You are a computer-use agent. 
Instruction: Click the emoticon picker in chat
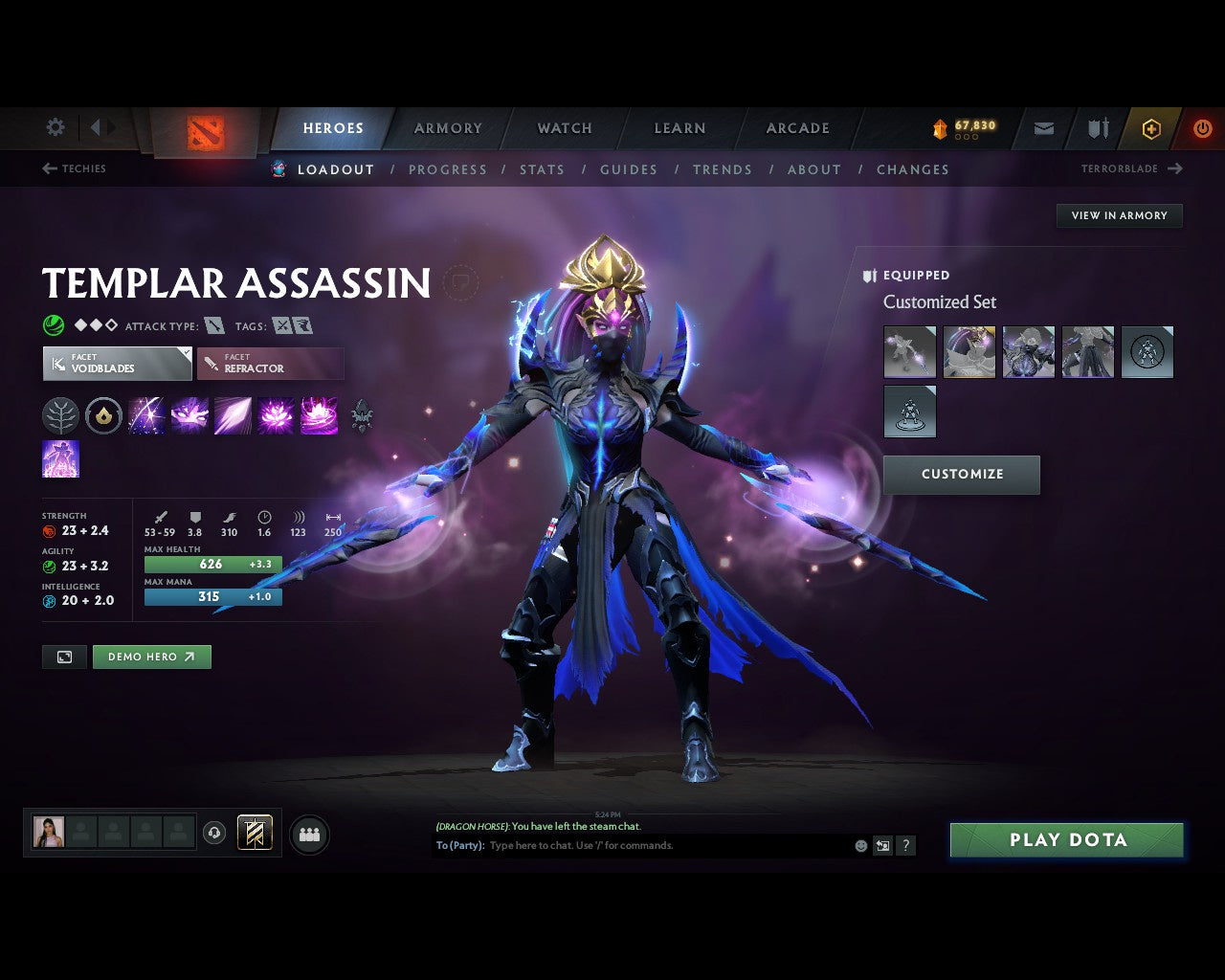(858, 846)
